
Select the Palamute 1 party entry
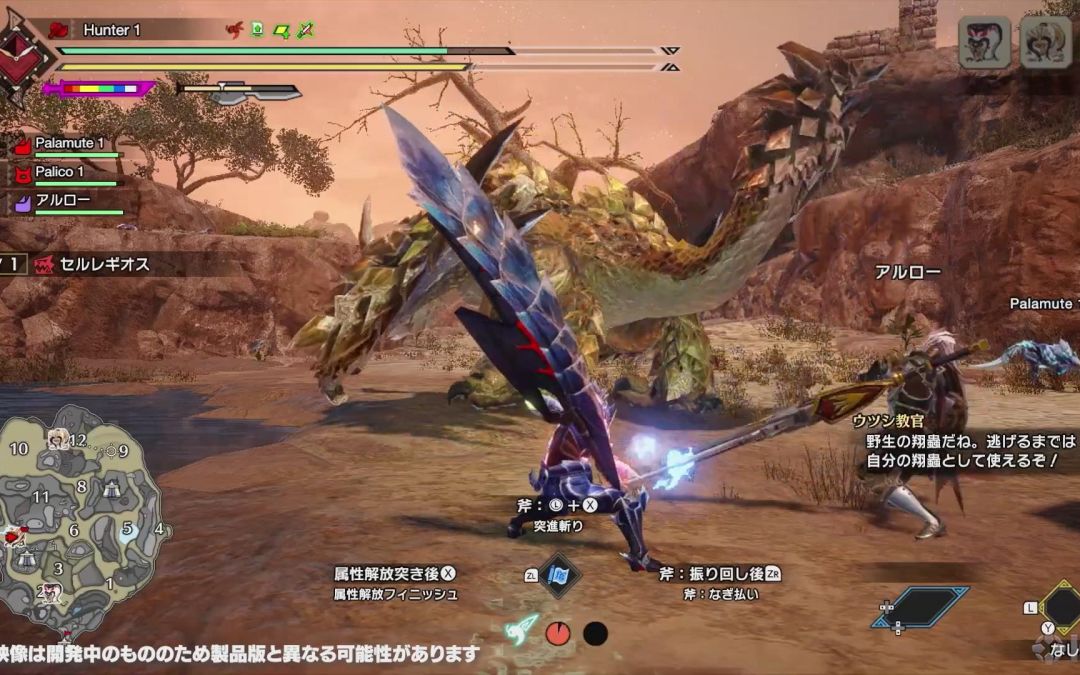pos(68,144)
